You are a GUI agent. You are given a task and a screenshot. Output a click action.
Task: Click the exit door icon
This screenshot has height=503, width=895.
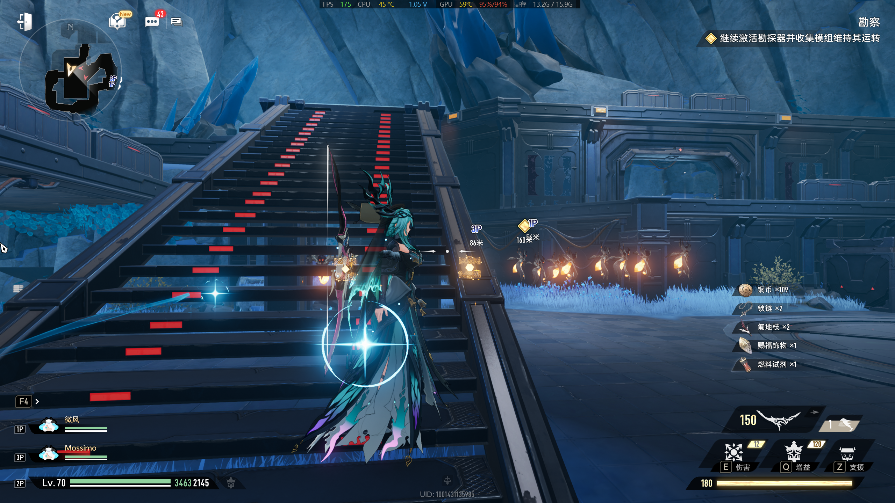click(x=27, y=20)
